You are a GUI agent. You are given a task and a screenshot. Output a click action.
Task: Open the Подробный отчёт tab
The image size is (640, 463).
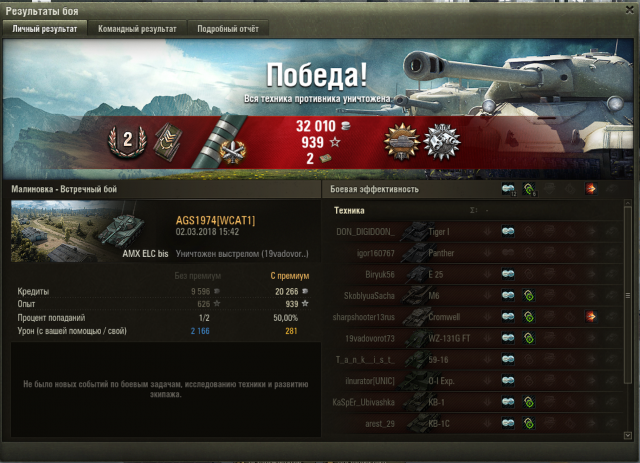click(x=227, y=29)
